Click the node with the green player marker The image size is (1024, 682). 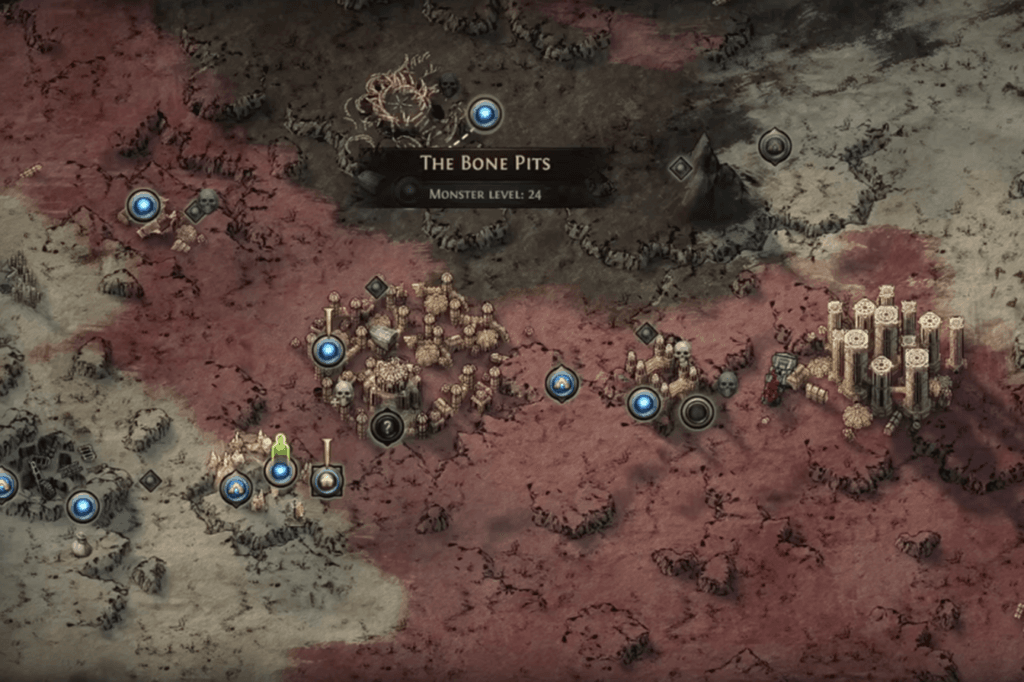[281, 470]
